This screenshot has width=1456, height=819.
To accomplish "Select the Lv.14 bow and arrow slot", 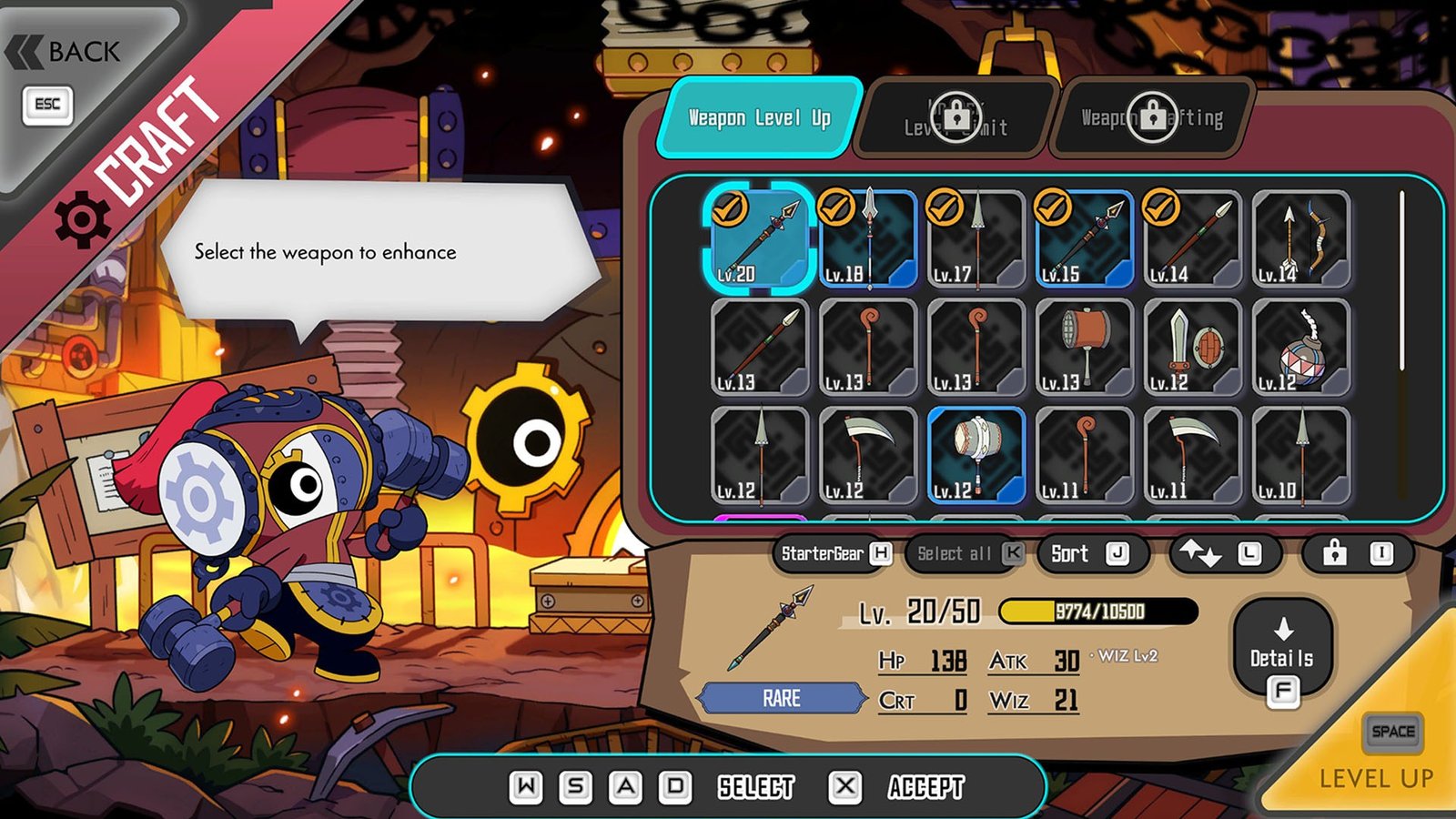I will pos(1300,238).
